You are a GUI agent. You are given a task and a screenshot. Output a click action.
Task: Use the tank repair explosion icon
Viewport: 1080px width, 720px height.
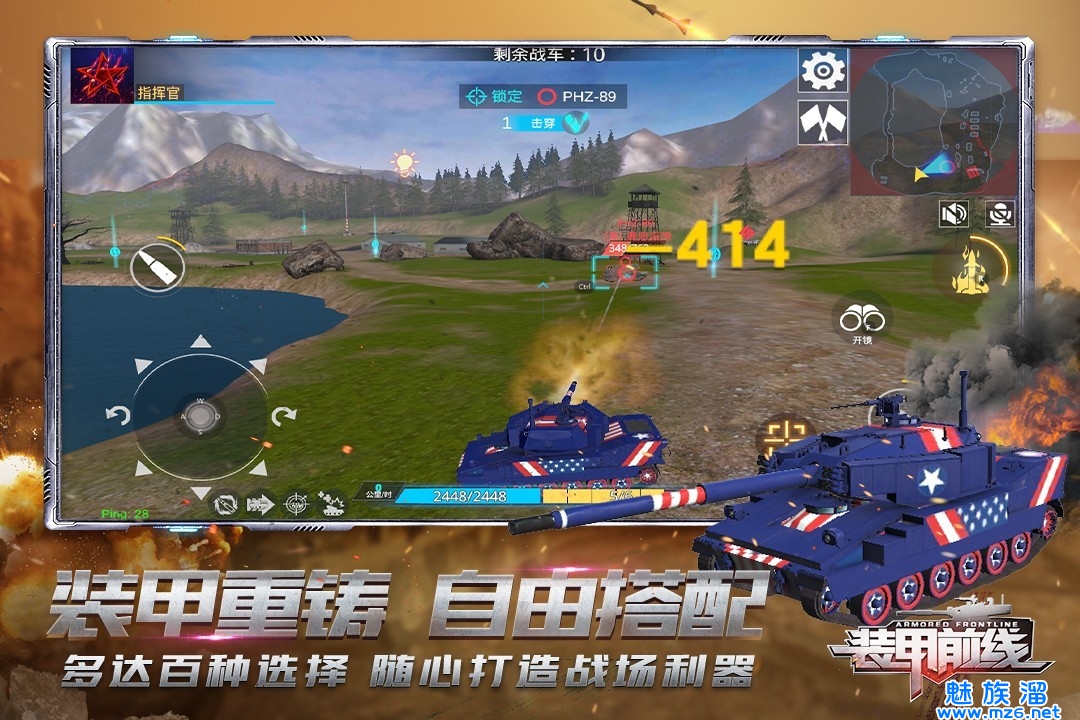(x=331, y=503)
